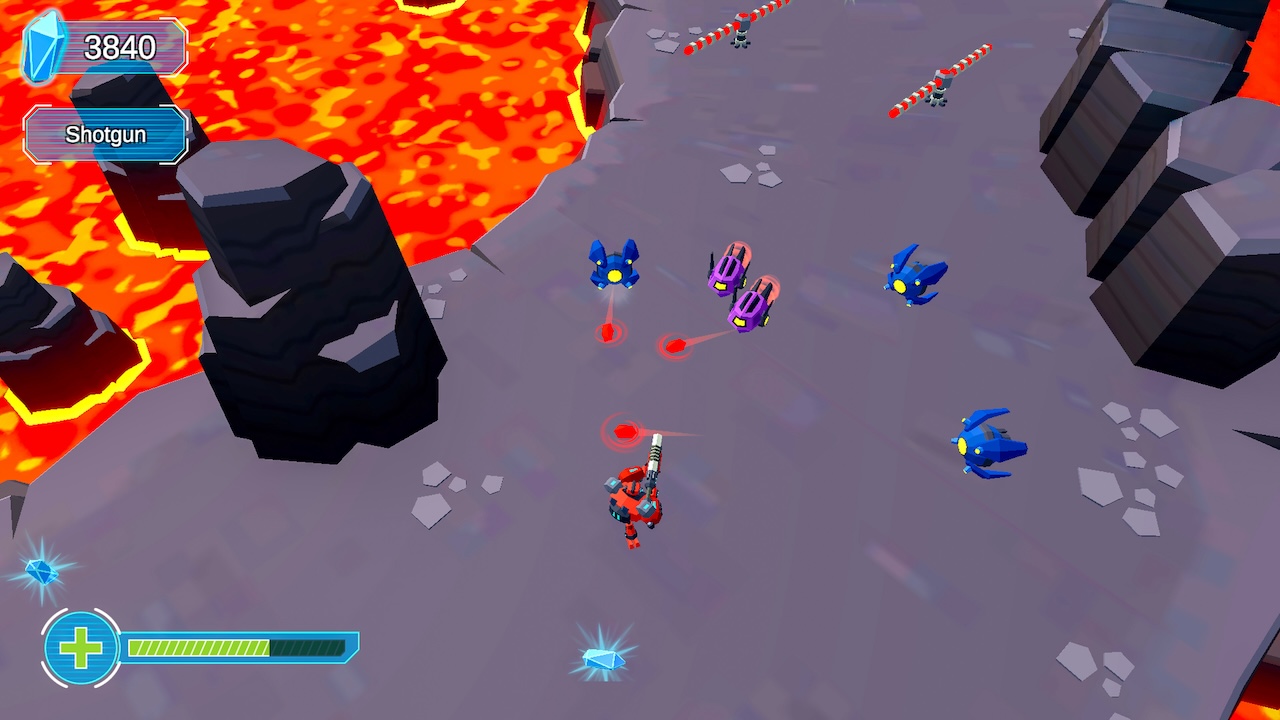Select the blue drone enemy left of the cars
1280x720 pixels.
[x=613, y=268]
